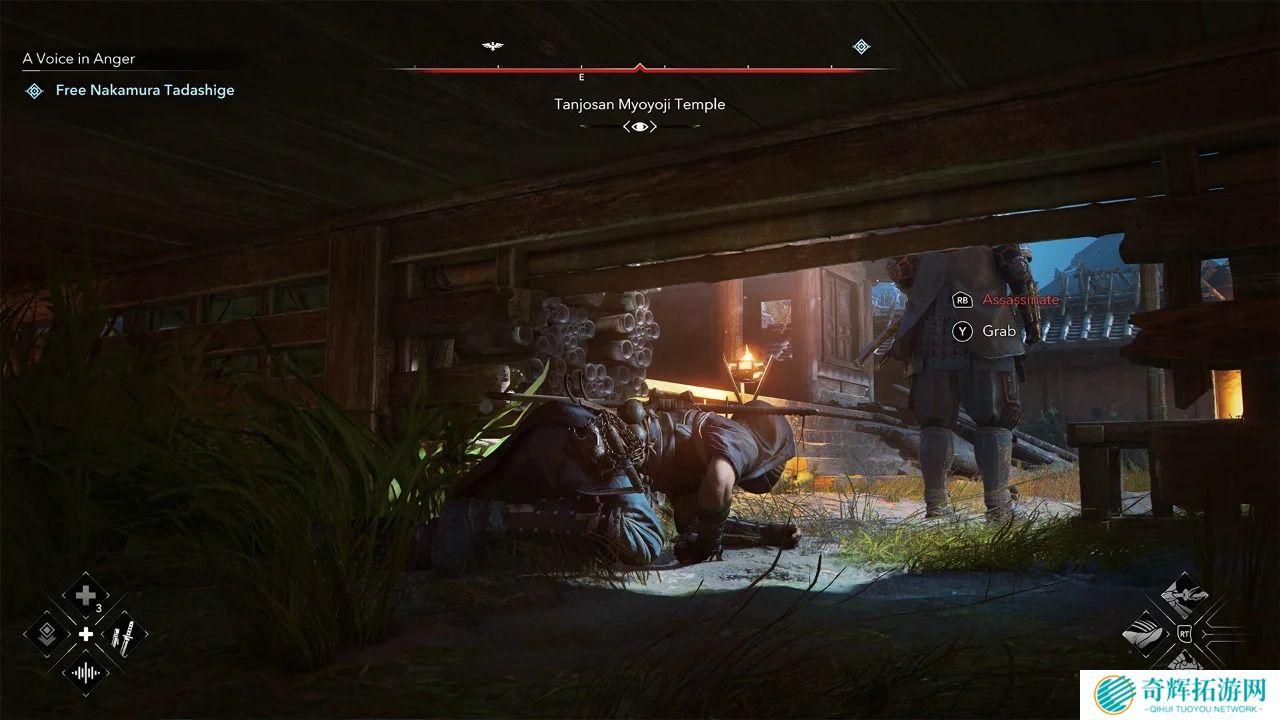
Task: Click the eagle viewpoint marker on compass
Action: (492, 46)
